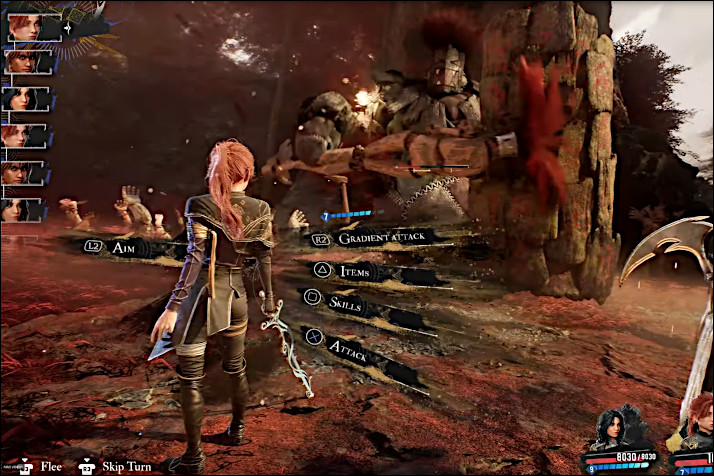
Task: Skip the current turn
Action: [125, 466]
